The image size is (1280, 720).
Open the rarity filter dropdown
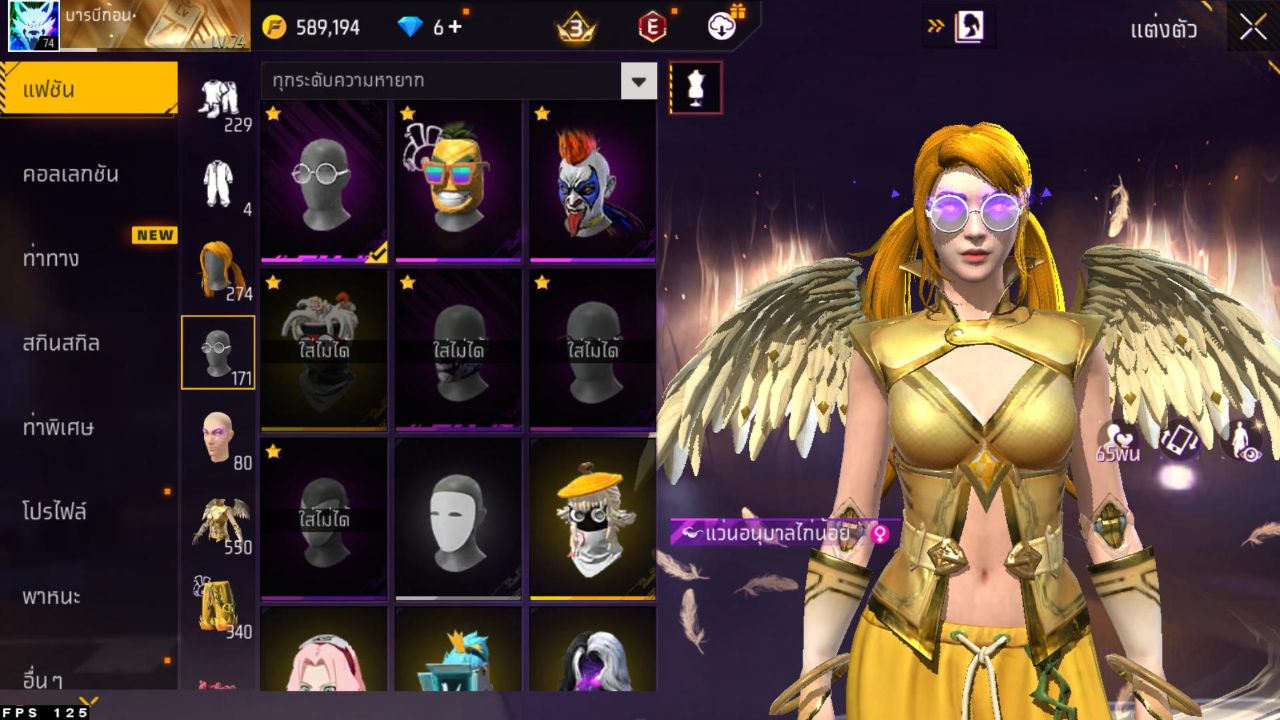(638, 81)
